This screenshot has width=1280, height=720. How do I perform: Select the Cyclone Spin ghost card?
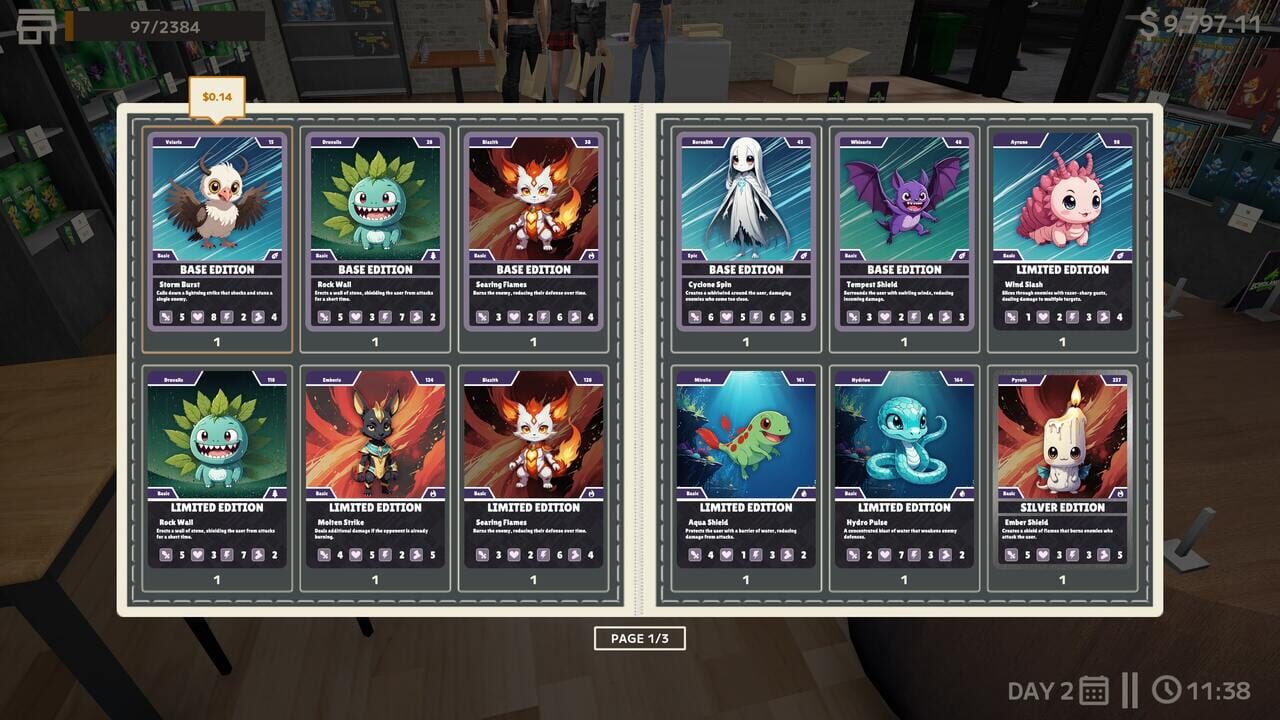746,232
